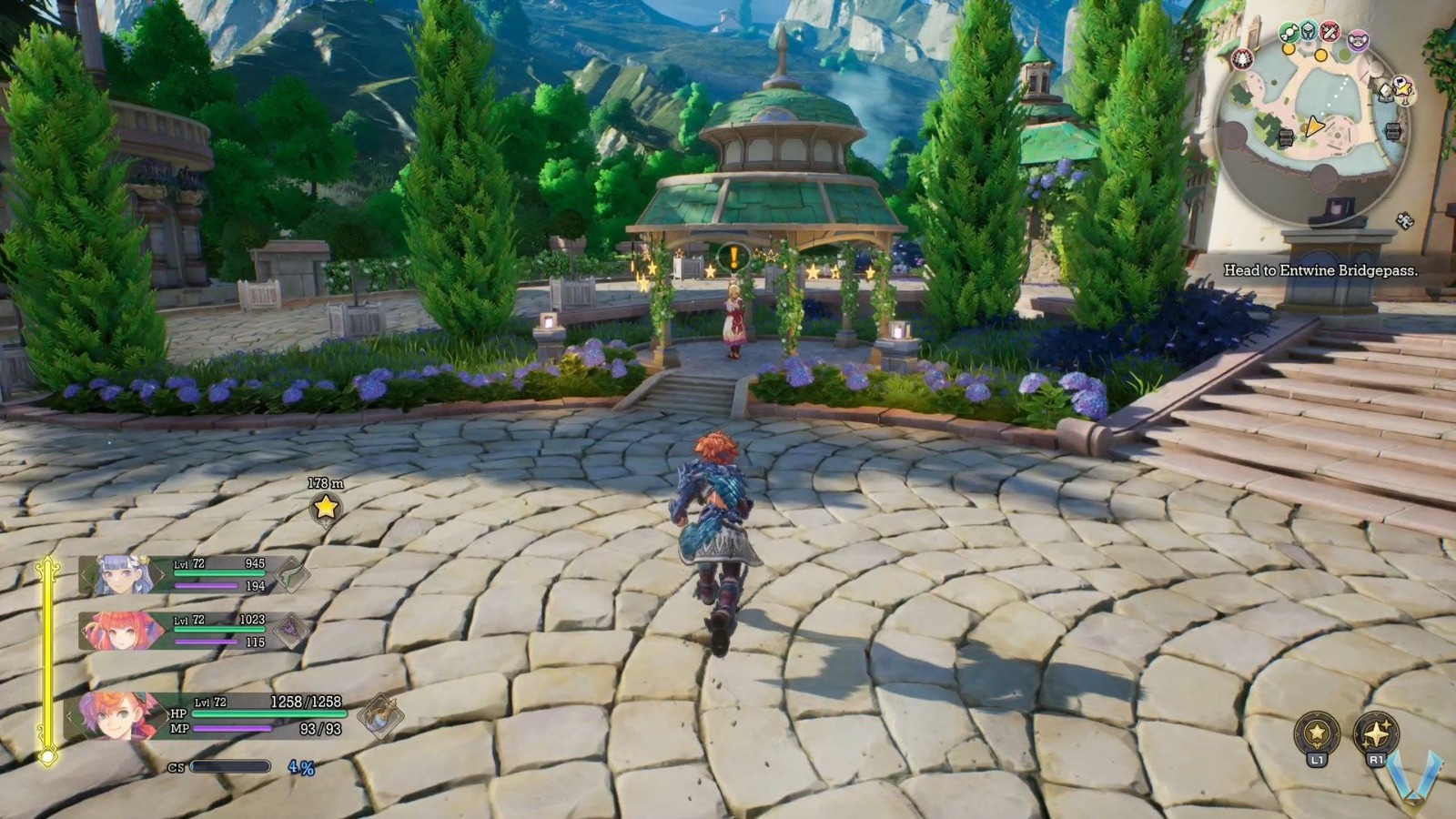Select the elemental vessel icon beside the 945 HP bar
The image size is (1456, 819).
[291, 573]
